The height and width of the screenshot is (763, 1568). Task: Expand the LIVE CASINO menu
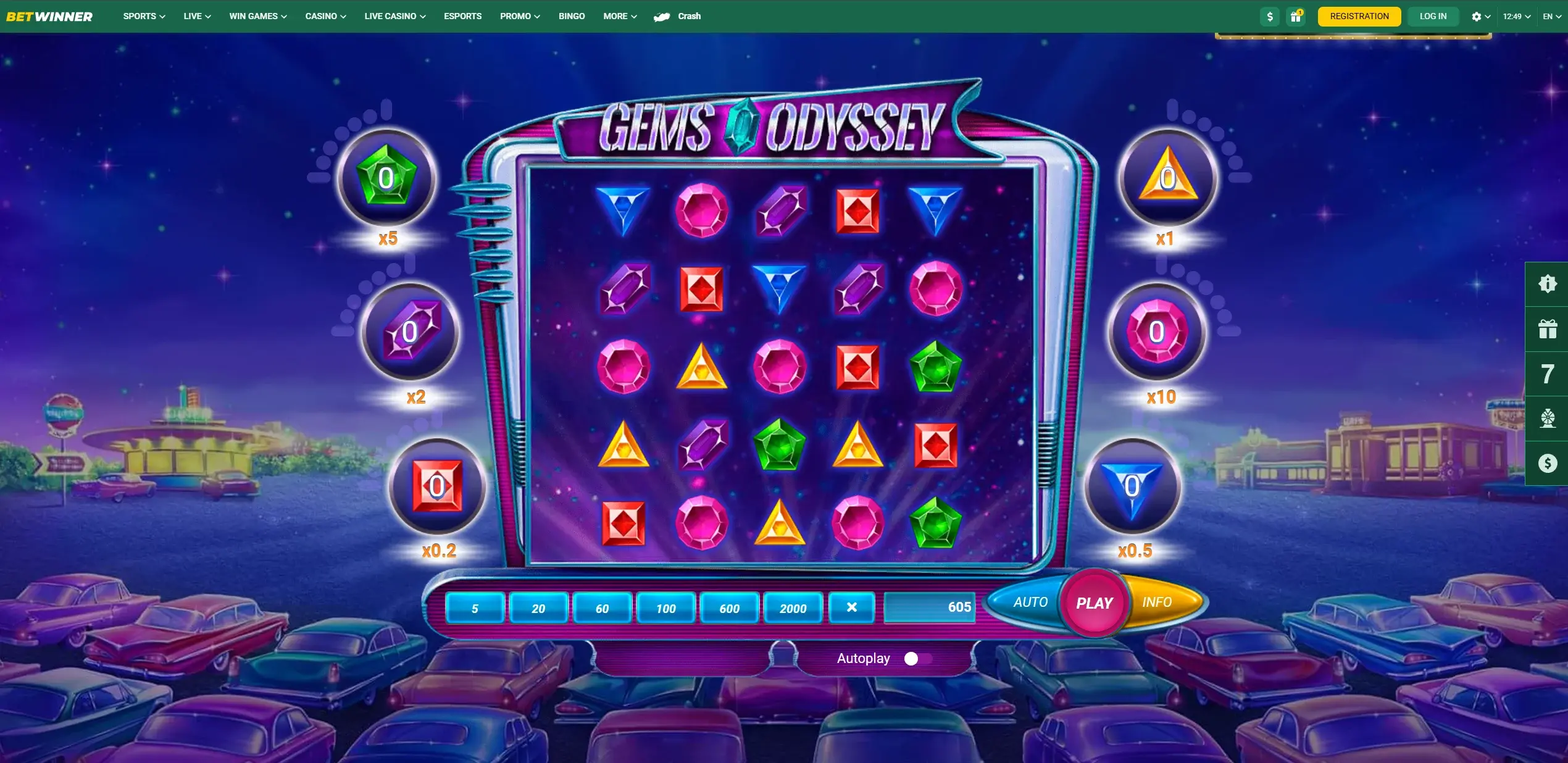click(394, 16)
